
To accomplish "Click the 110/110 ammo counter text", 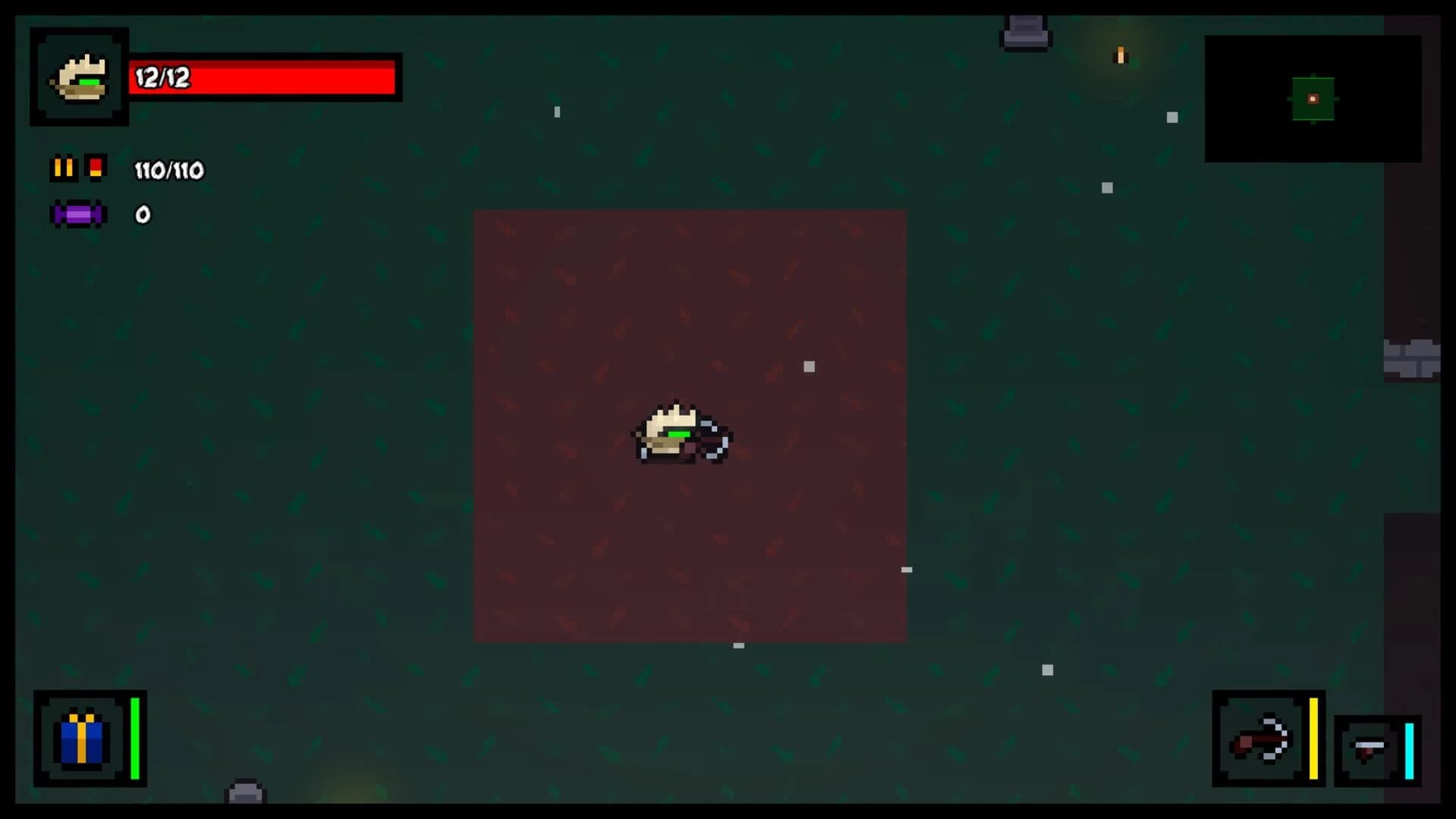I will coord(168,170).
